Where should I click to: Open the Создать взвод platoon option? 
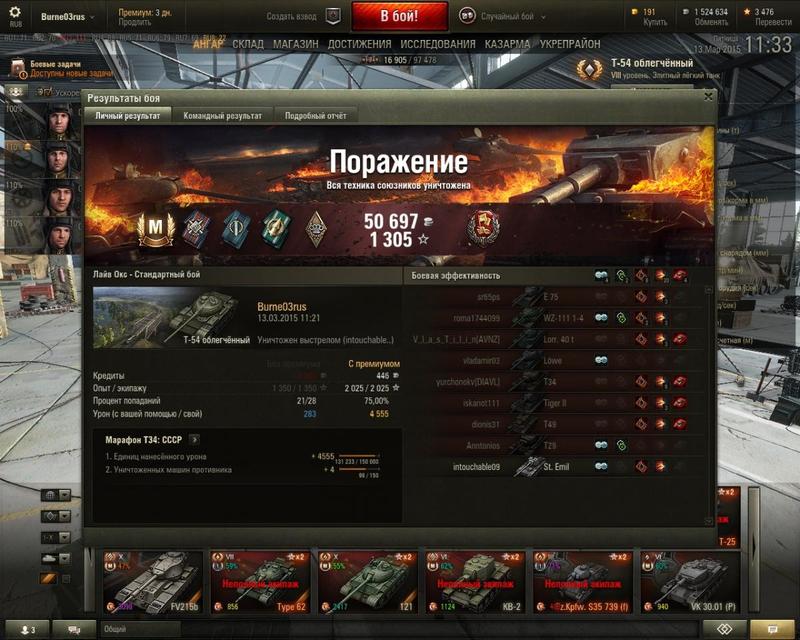[x=305, y=16]
